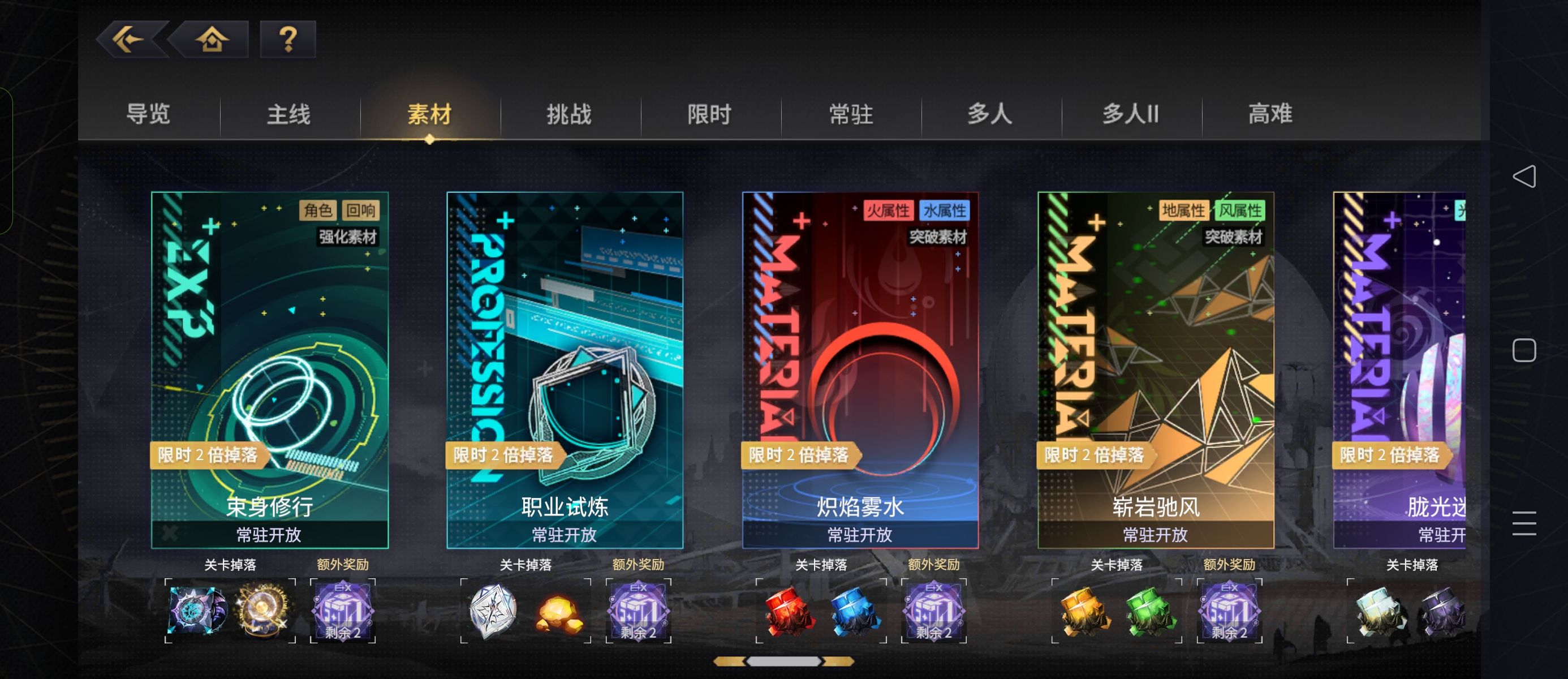This screenshot has height=679, width=1568.
Task: Click the 限时2倍掉落 banner on 束身修行
Action: click(209, 454)
